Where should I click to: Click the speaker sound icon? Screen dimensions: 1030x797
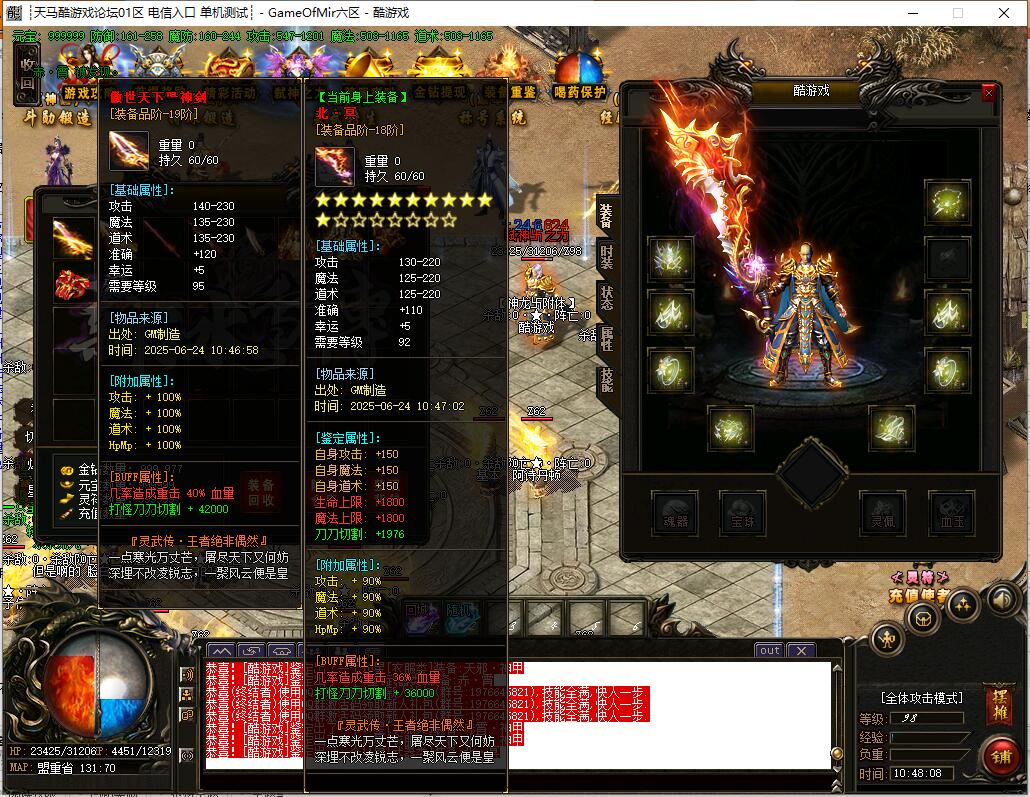click(x=1003, y=598)
